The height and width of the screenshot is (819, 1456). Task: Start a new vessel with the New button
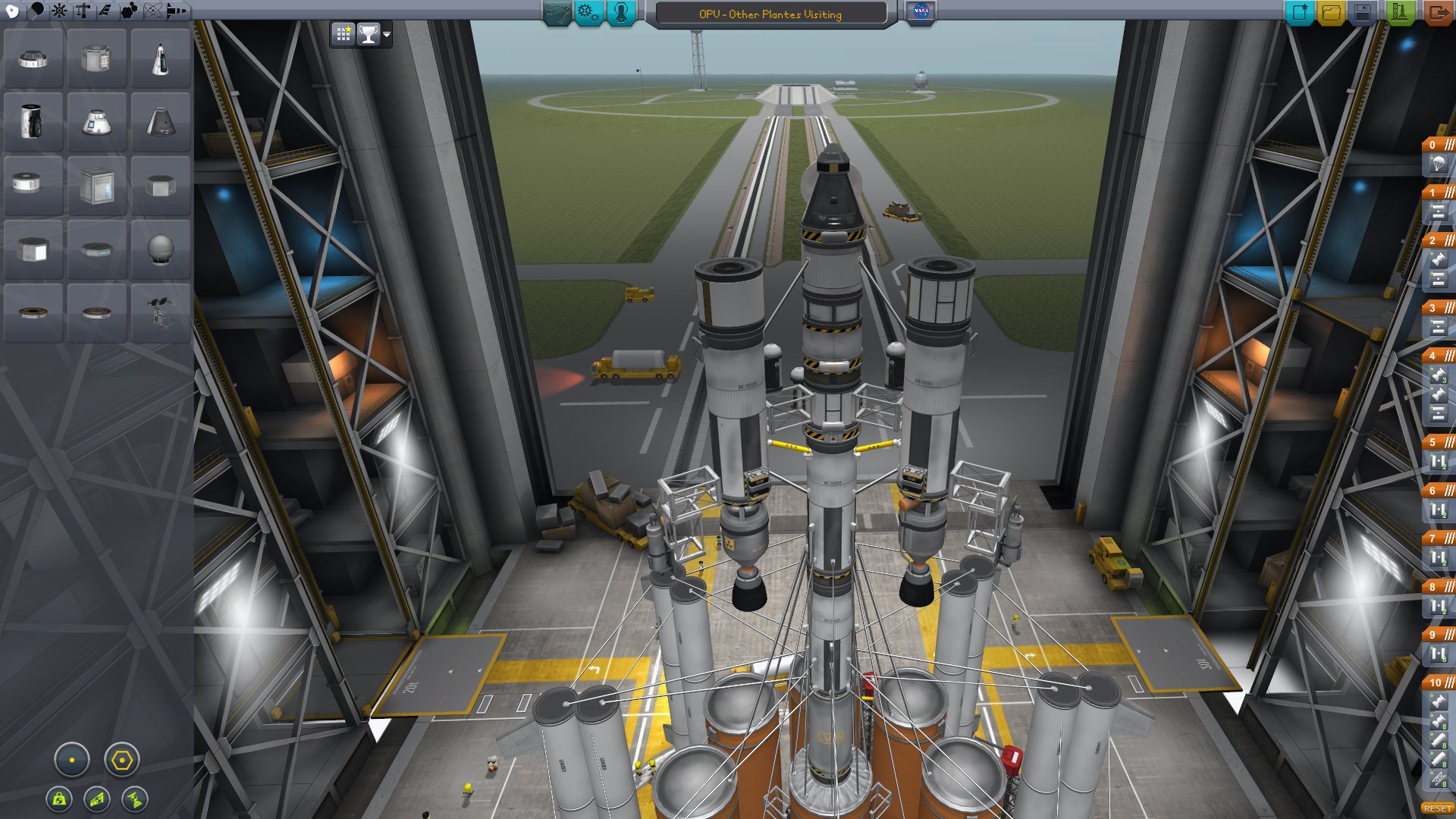[x=1299, y=13]
